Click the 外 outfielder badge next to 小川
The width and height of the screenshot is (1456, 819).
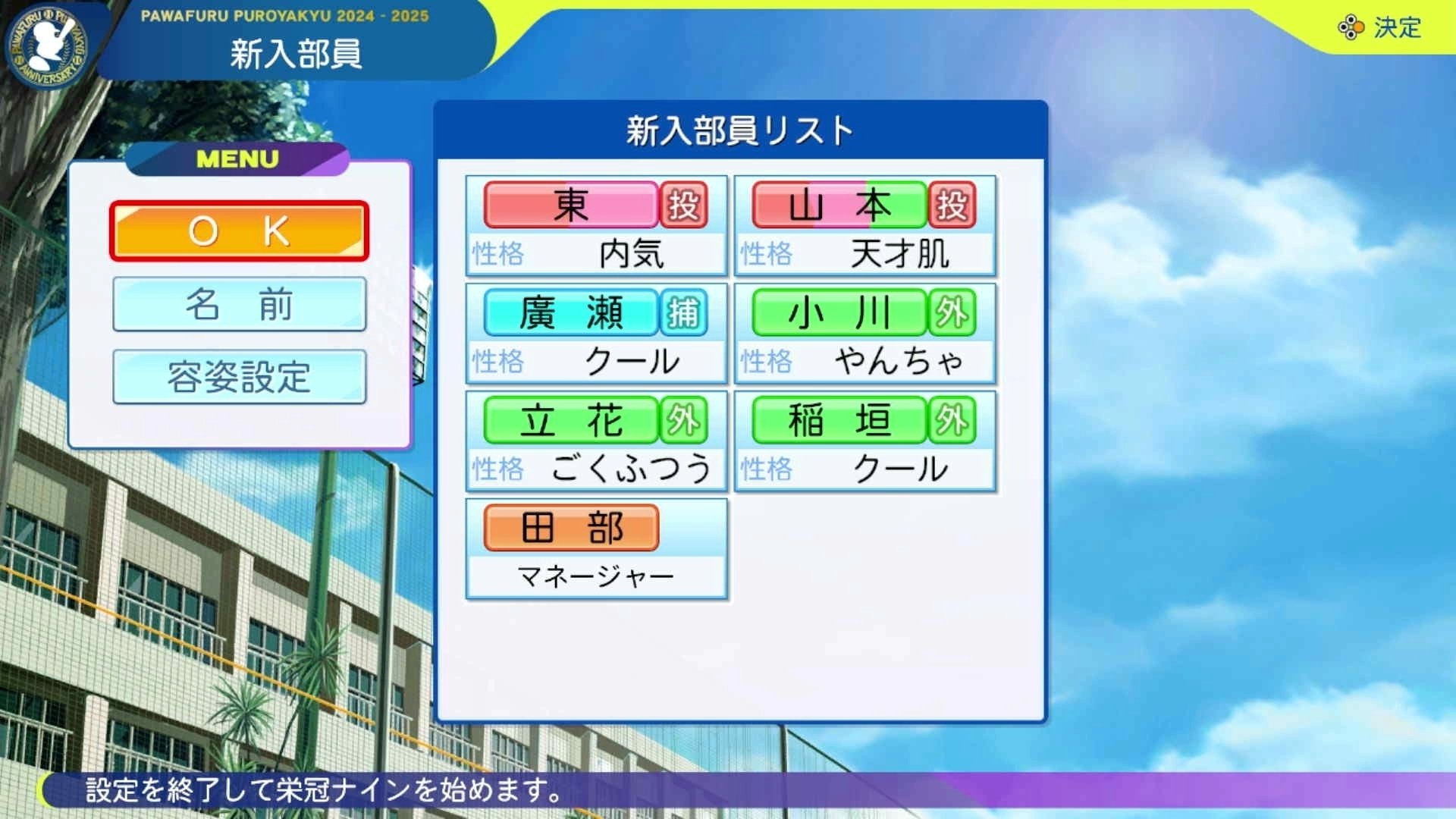[x=955, y=312]
